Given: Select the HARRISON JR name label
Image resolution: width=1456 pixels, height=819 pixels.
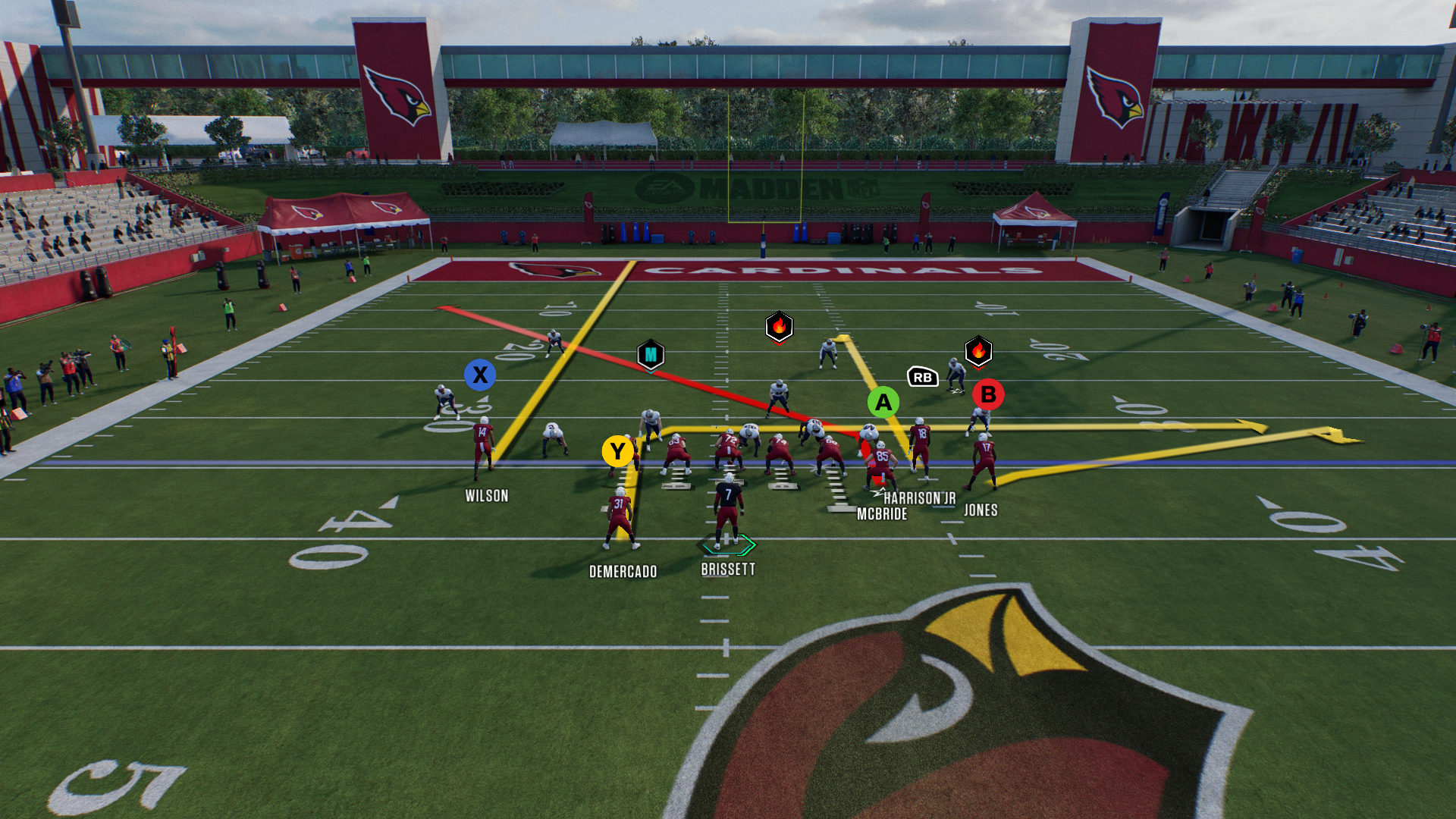Looking at the screenshot, I should tap(919, 498).
